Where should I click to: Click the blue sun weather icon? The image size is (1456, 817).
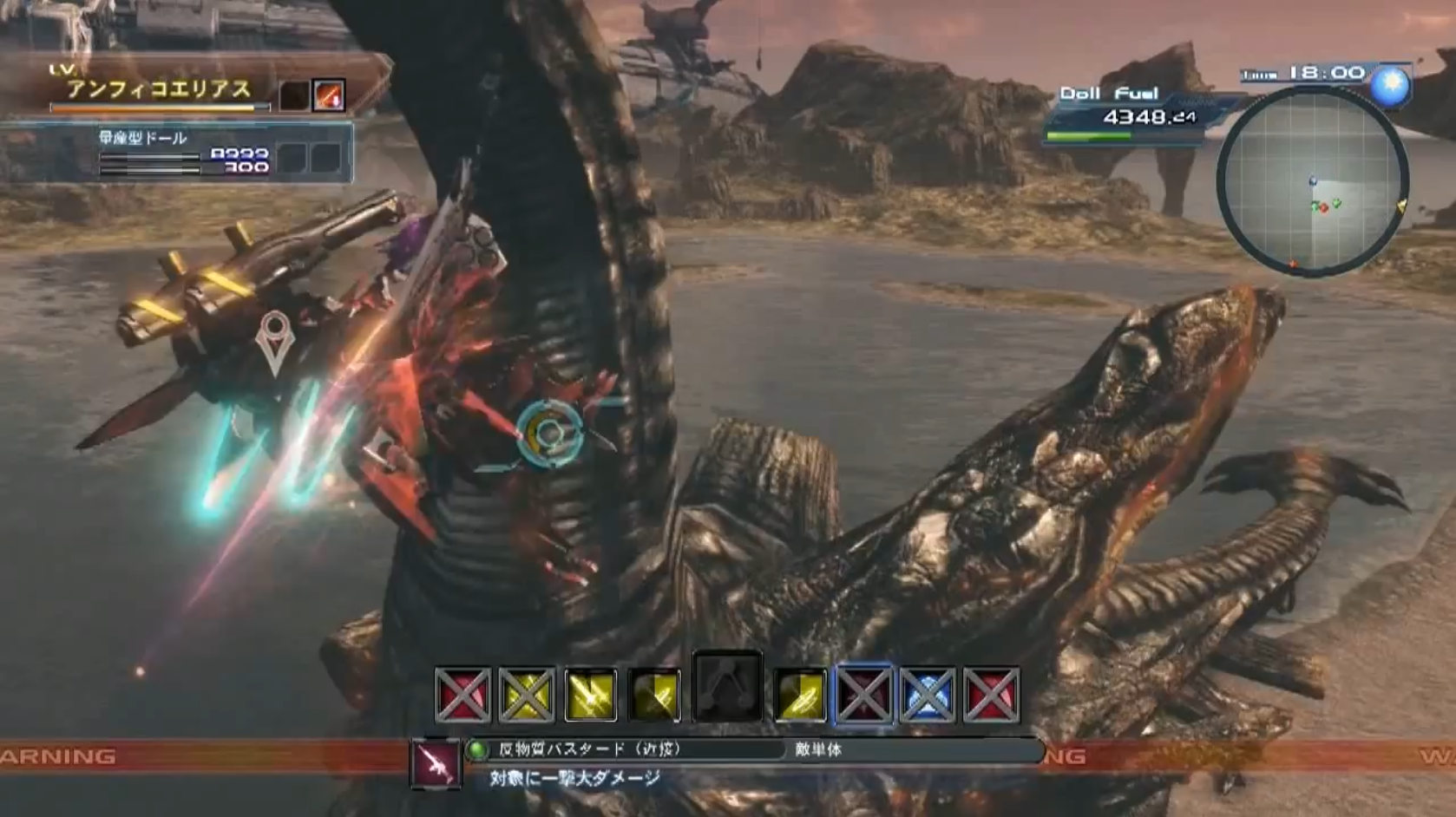pyautogui.click(x=1390, y=85)
